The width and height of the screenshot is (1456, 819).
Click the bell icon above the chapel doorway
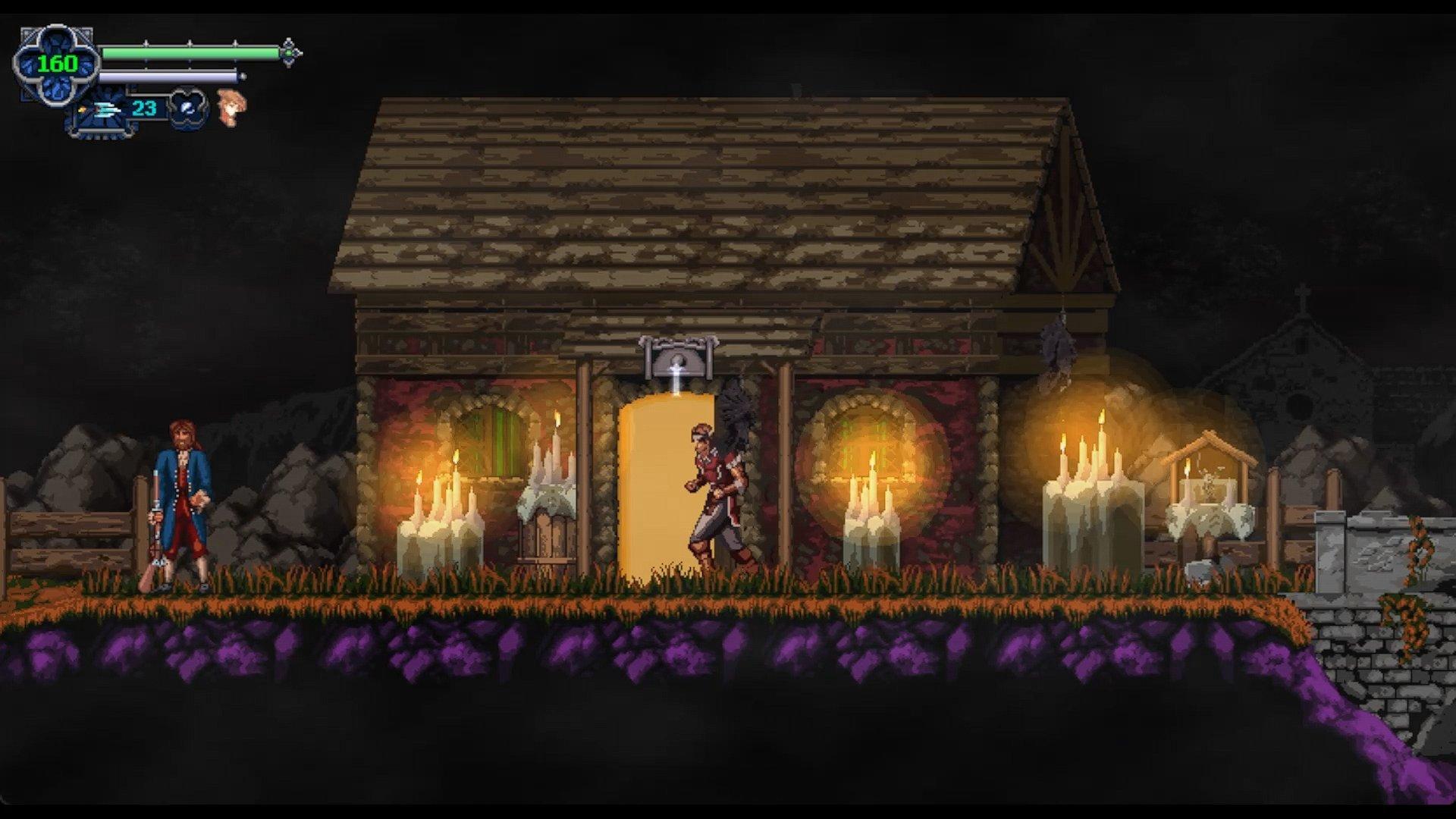point(676,360)
